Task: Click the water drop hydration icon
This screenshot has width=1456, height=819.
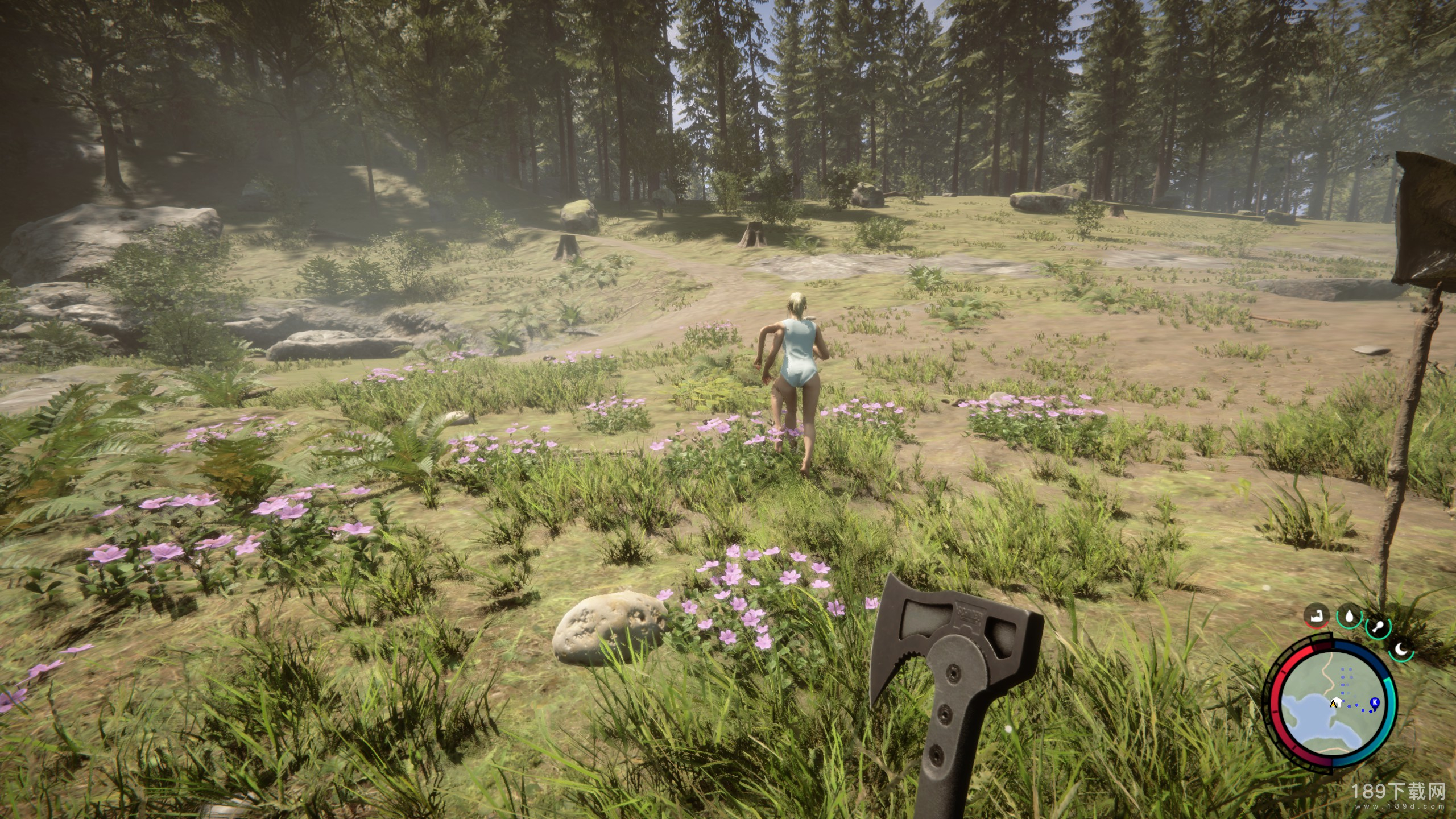Action: click(1349, 617)
